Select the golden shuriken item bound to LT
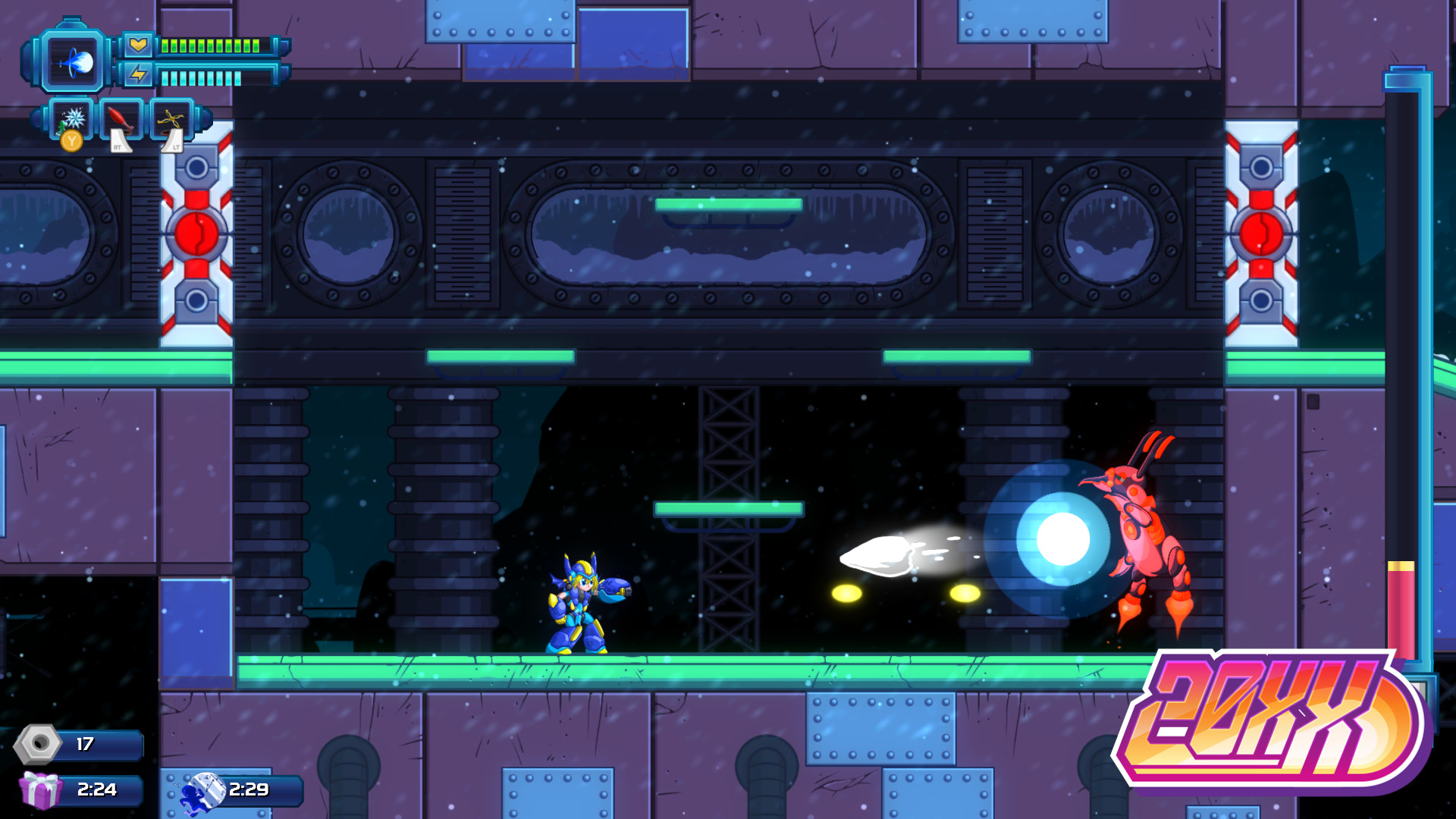This screenshot has height=819, width=1456. tap(171, 118)
